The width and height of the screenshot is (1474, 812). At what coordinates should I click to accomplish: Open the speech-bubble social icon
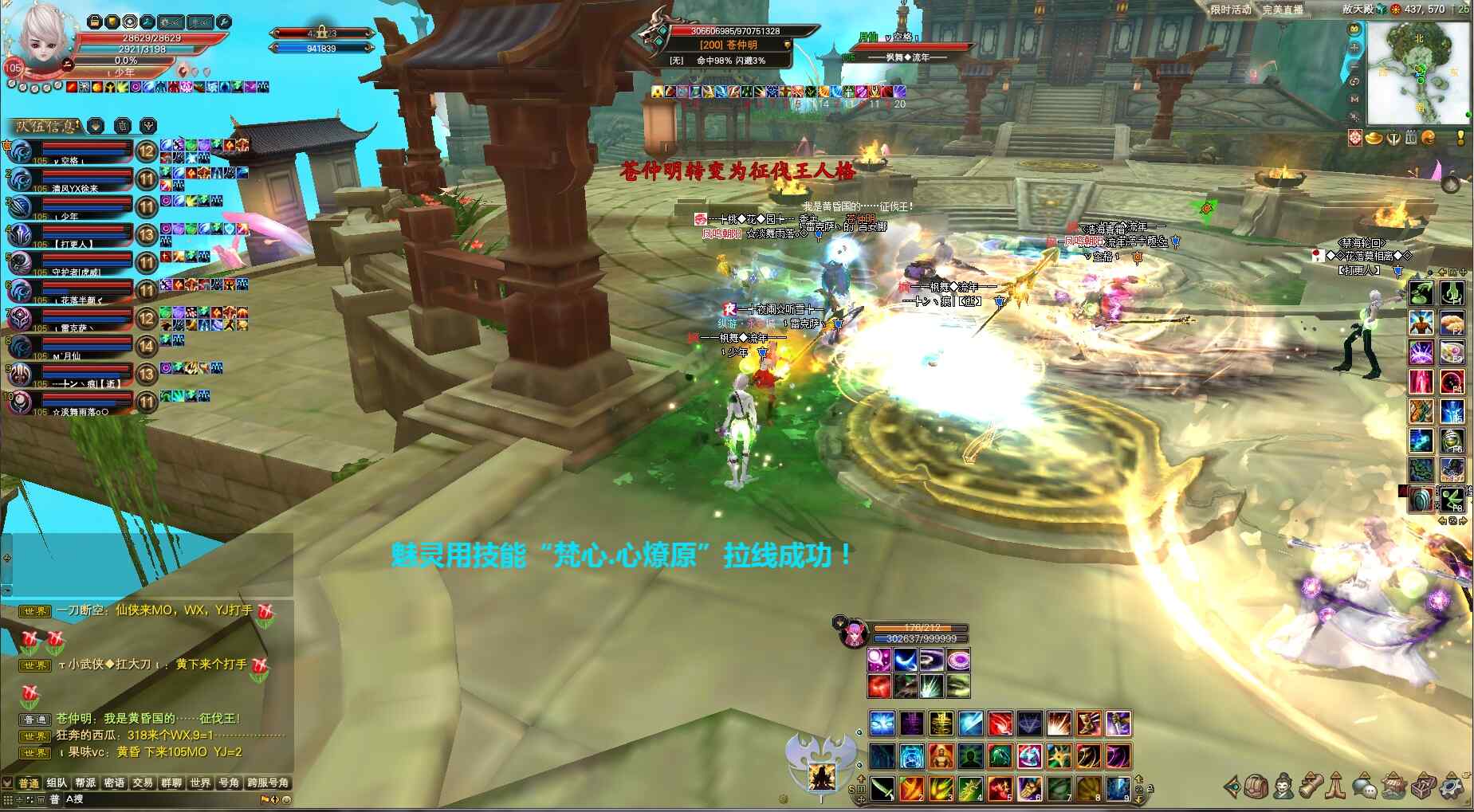(1365, 788)
